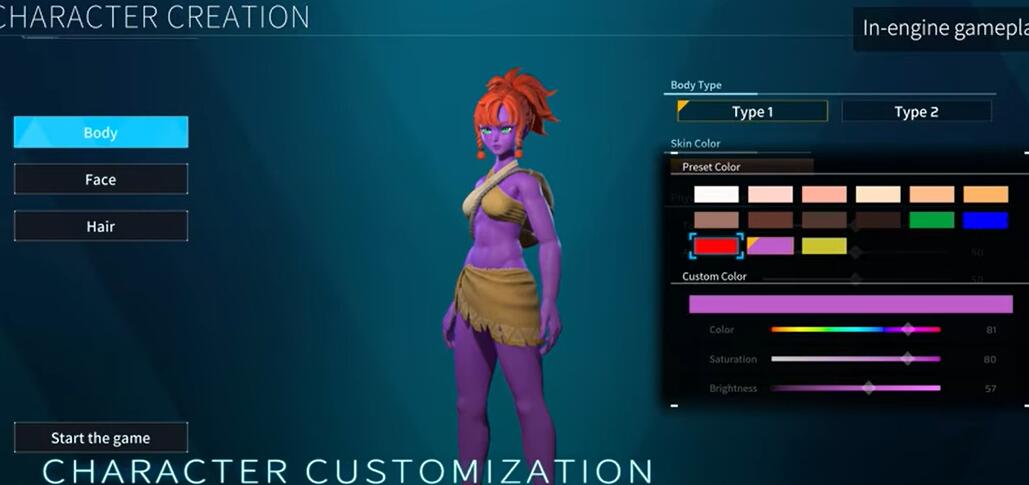Pick the blue preset skin color
1029x485 pixels.
[985, 220]
